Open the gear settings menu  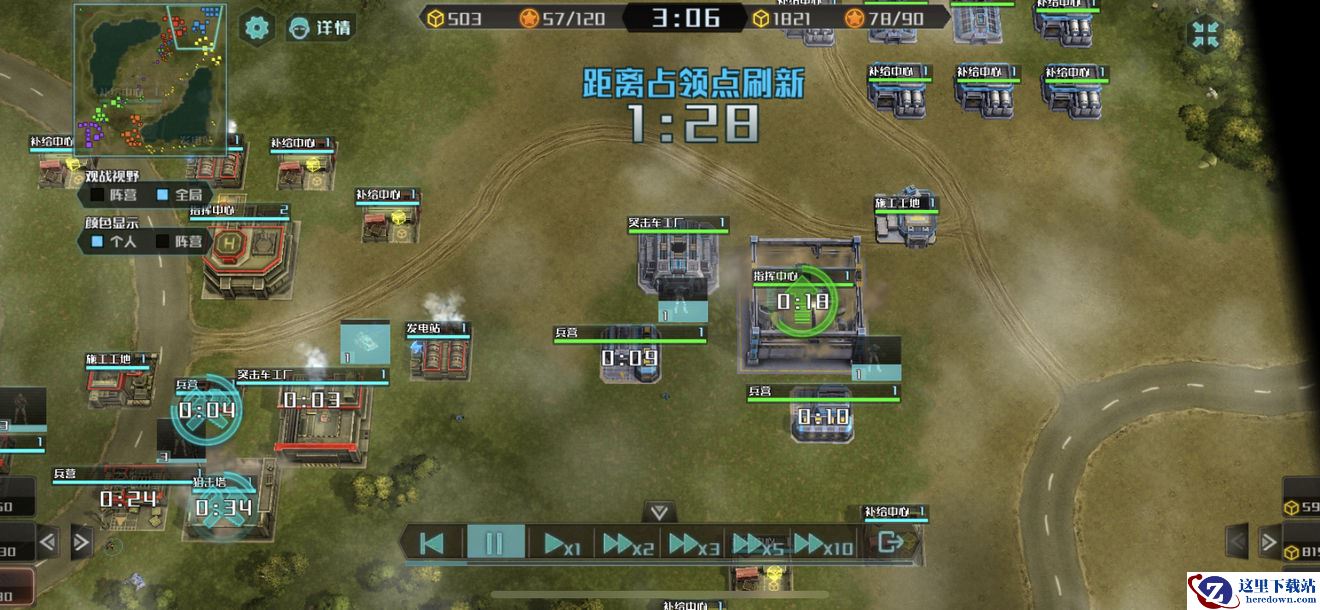tap(257, 27)
